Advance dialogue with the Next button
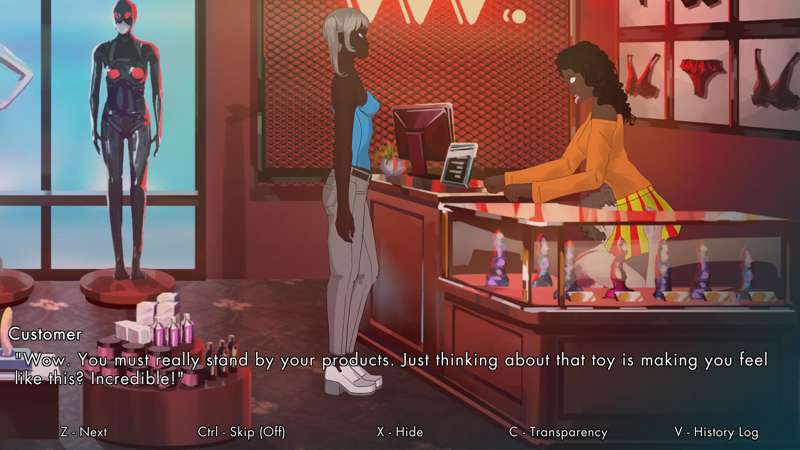The image size is (800, 450). coord(83,432)
